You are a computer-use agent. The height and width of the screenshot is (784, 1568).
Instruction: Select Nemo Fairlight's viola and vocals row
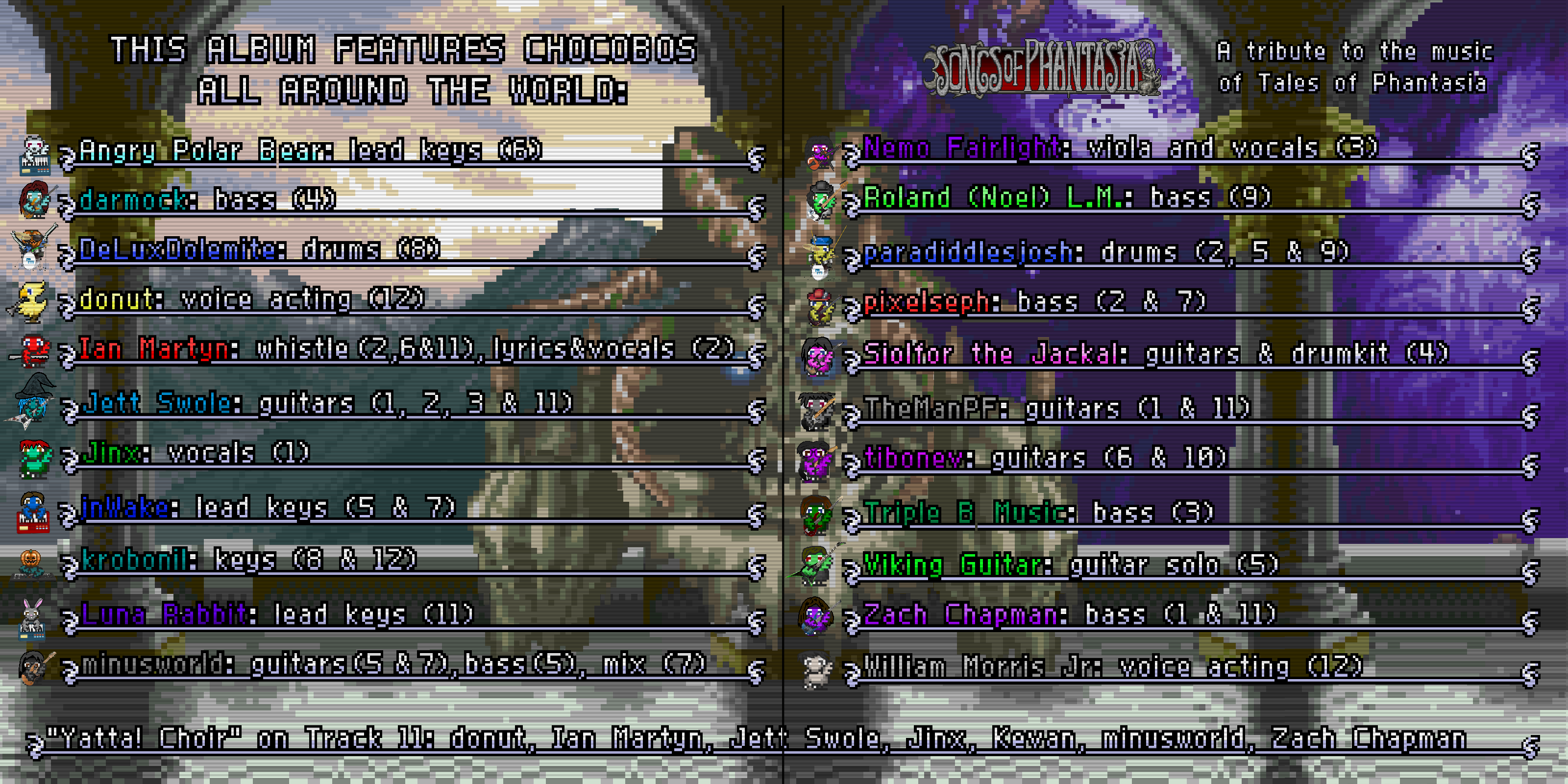point(1120,148)
